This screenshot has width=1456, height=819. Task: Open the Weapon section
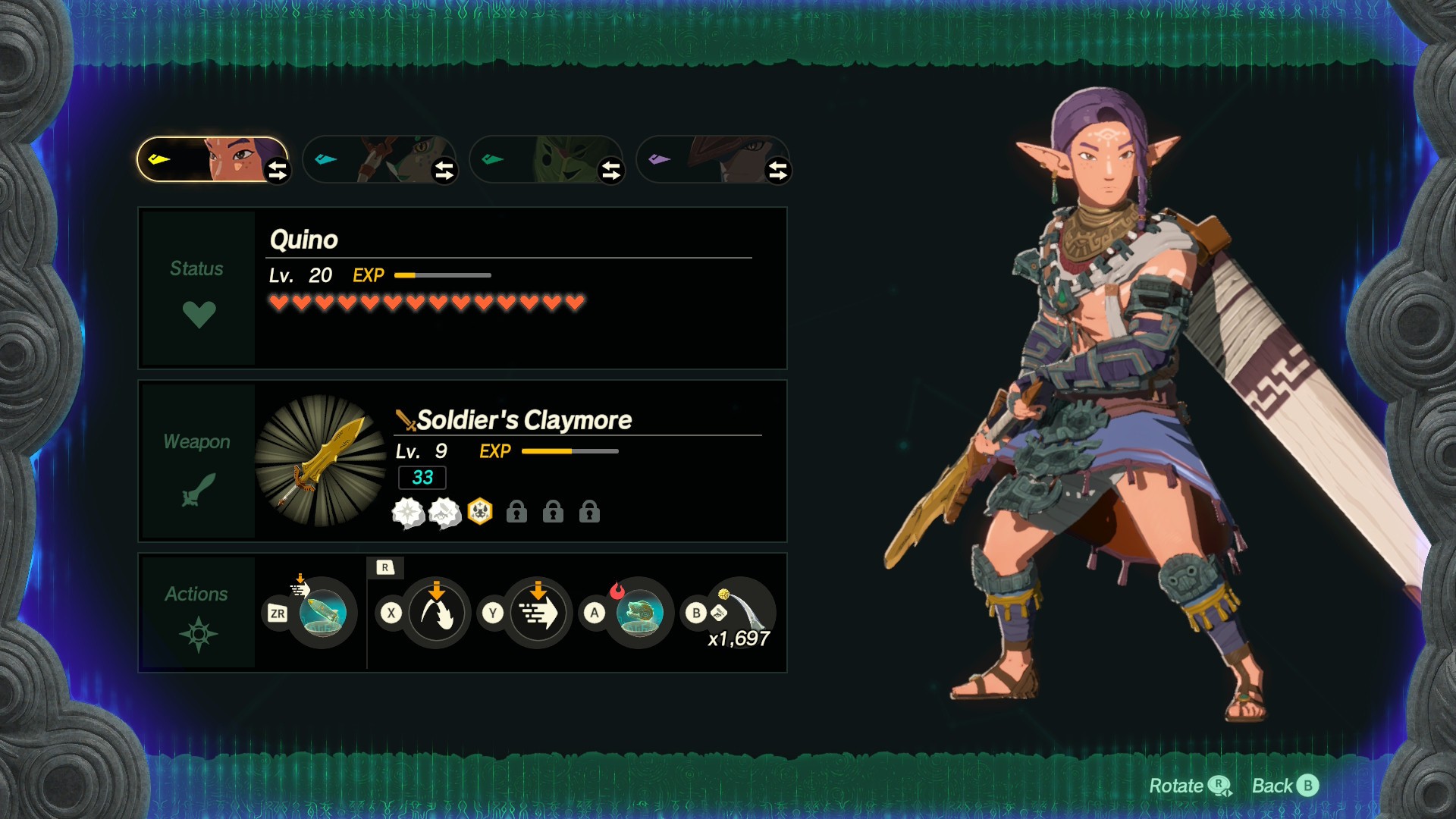pyautogui.click(x=198, y=461)
